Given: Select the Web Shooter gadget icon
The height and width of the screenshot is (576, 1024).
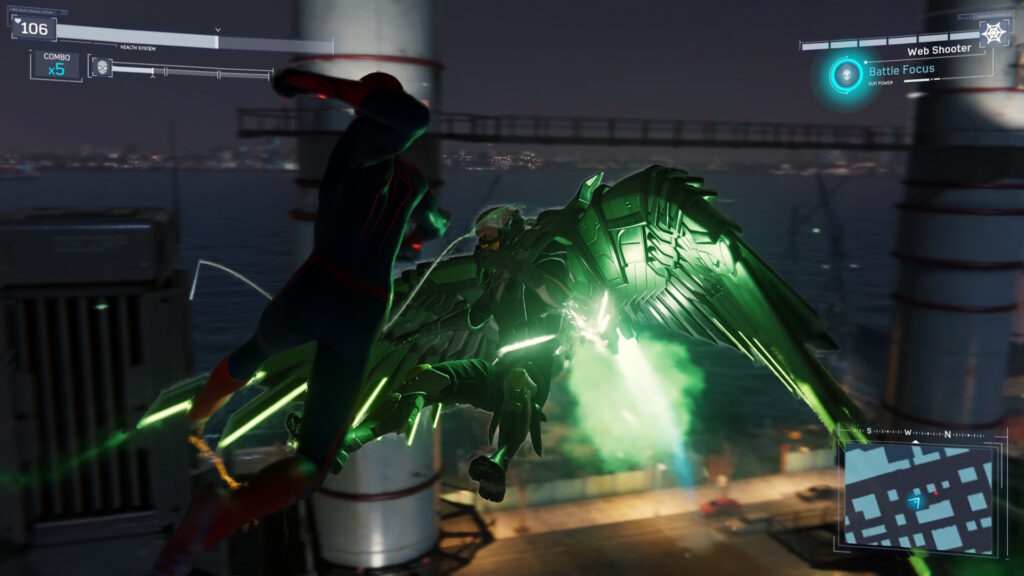Looking at the screenshot, I should 993,33.
